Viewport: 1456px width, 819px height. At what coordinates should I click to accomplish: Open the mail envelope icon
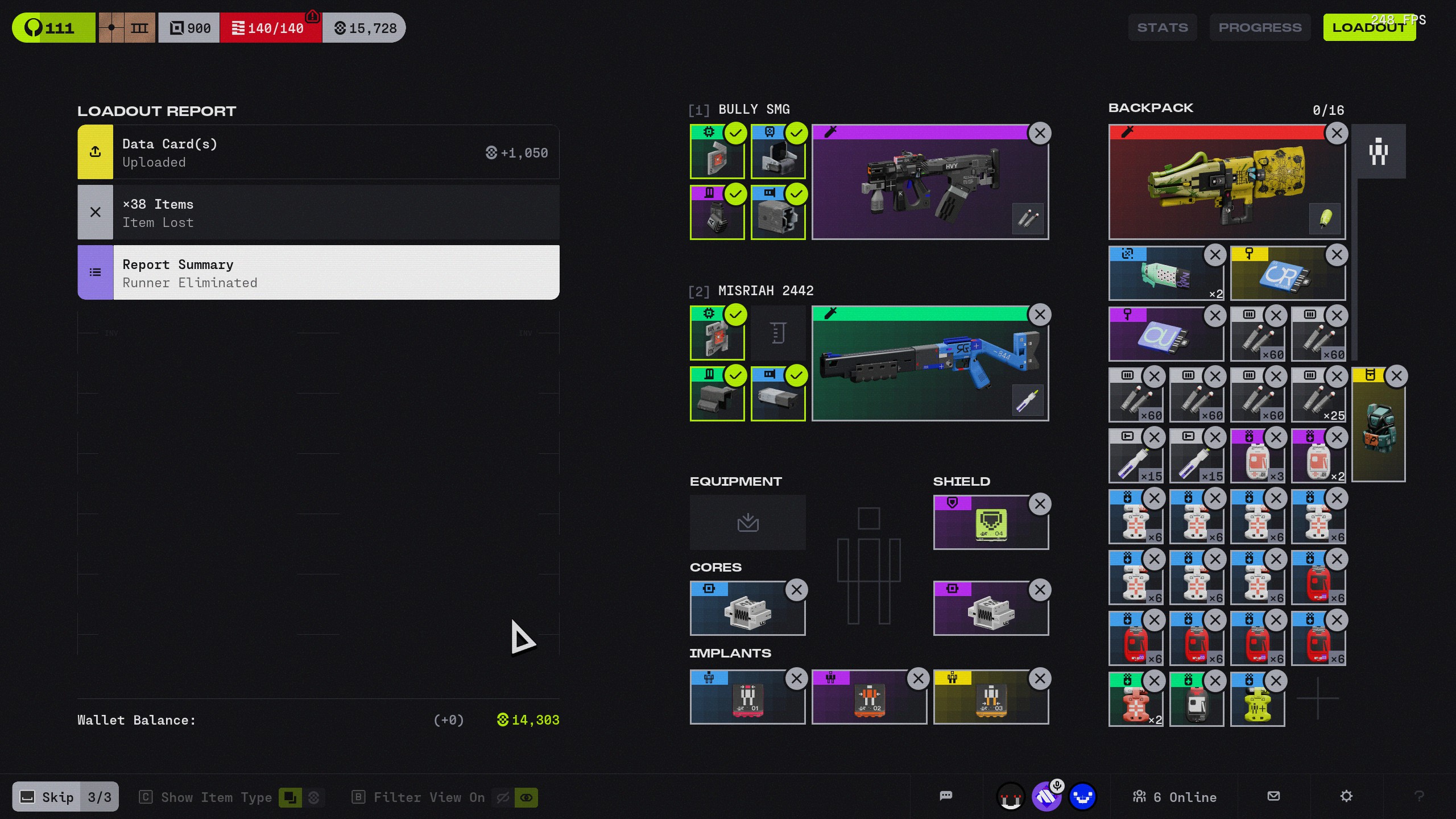(x=1273, y=796)
